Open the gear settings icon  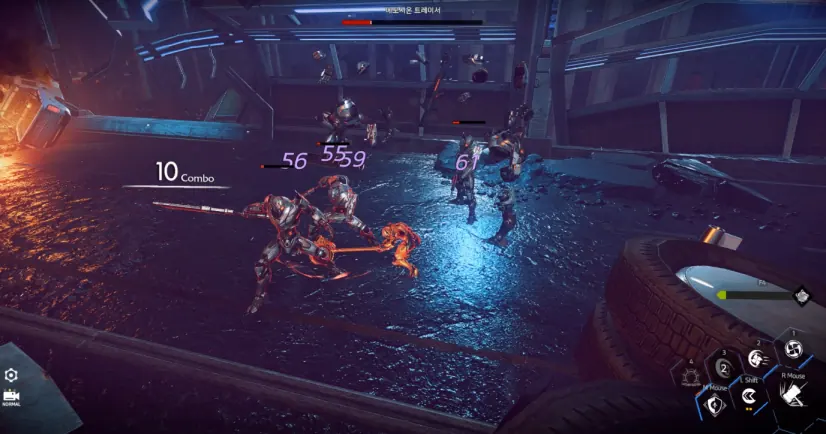(11, 374)
